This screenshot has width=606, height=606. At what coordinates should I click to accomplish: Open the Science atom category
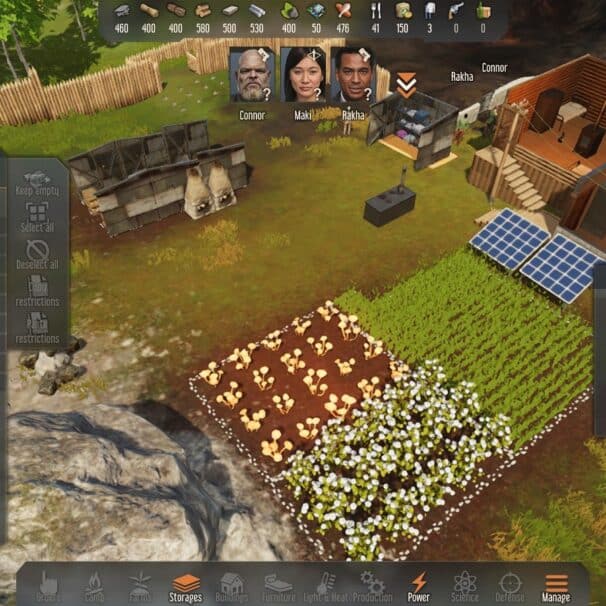[x=465, y=585]
